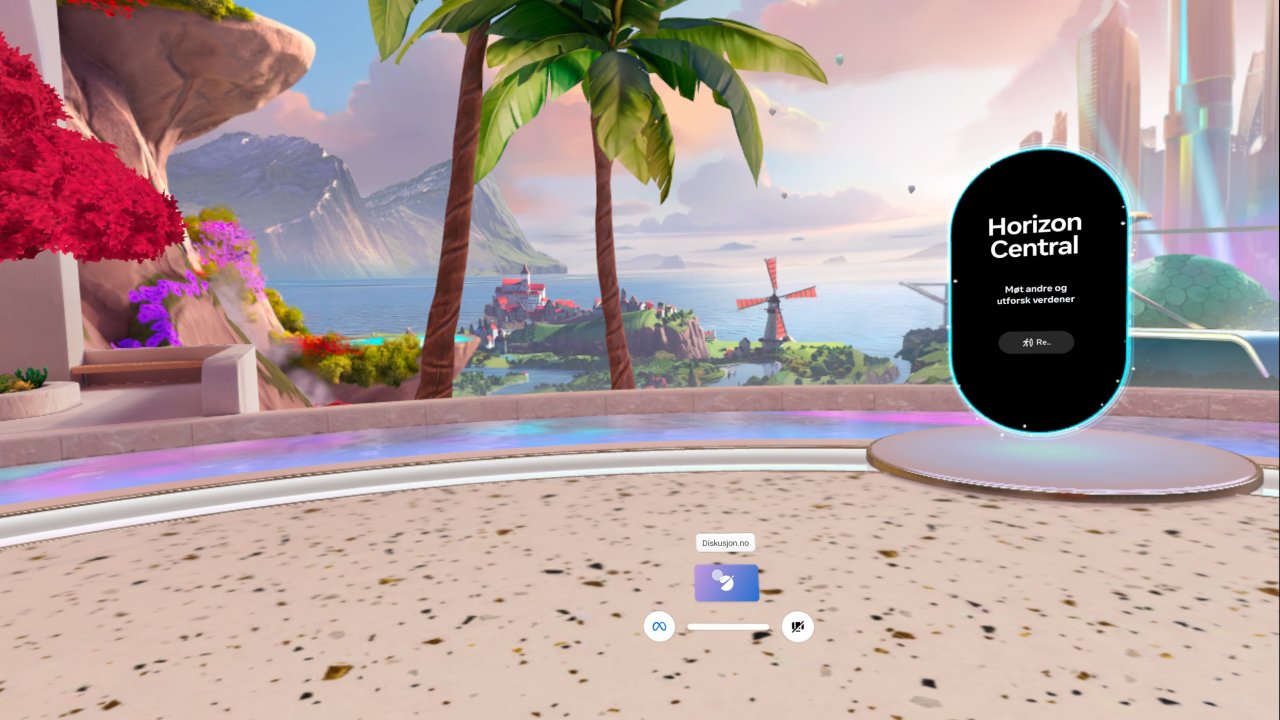Enter Horizon Central via the Re.. button
1280x720 pixels.
1036,342
